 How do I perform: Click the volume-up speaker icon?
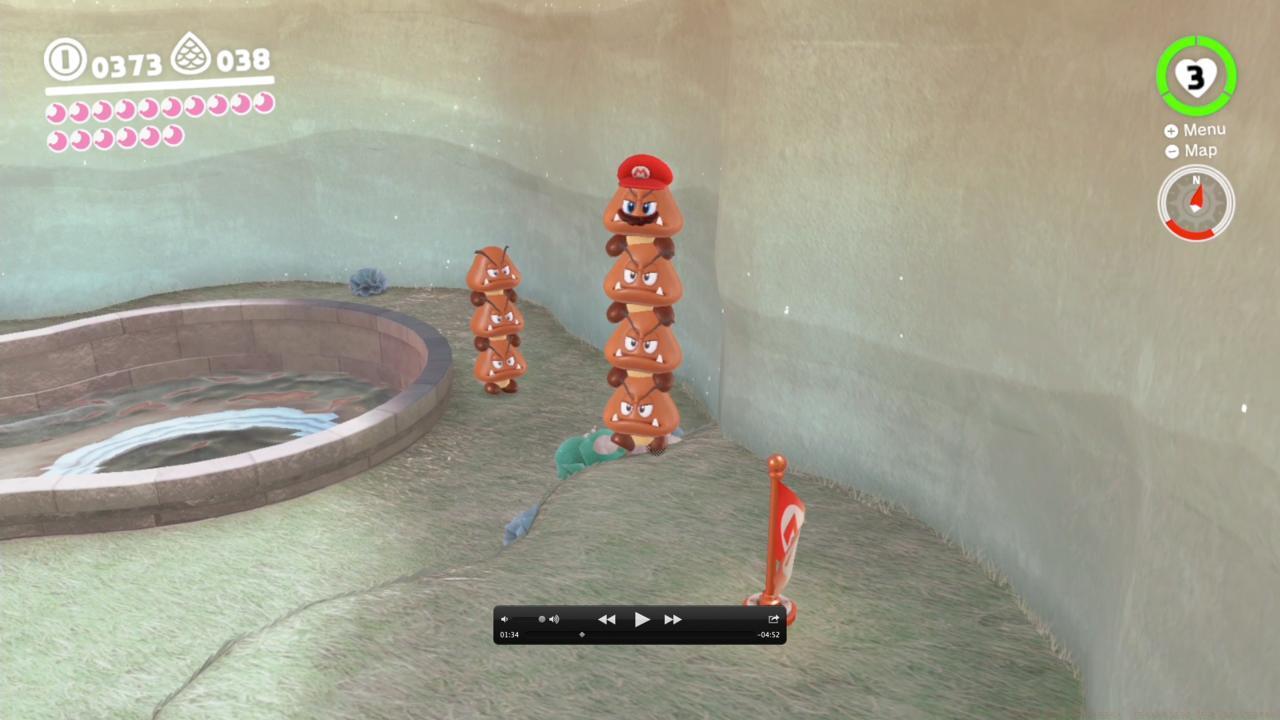click(x=553, y=619)
